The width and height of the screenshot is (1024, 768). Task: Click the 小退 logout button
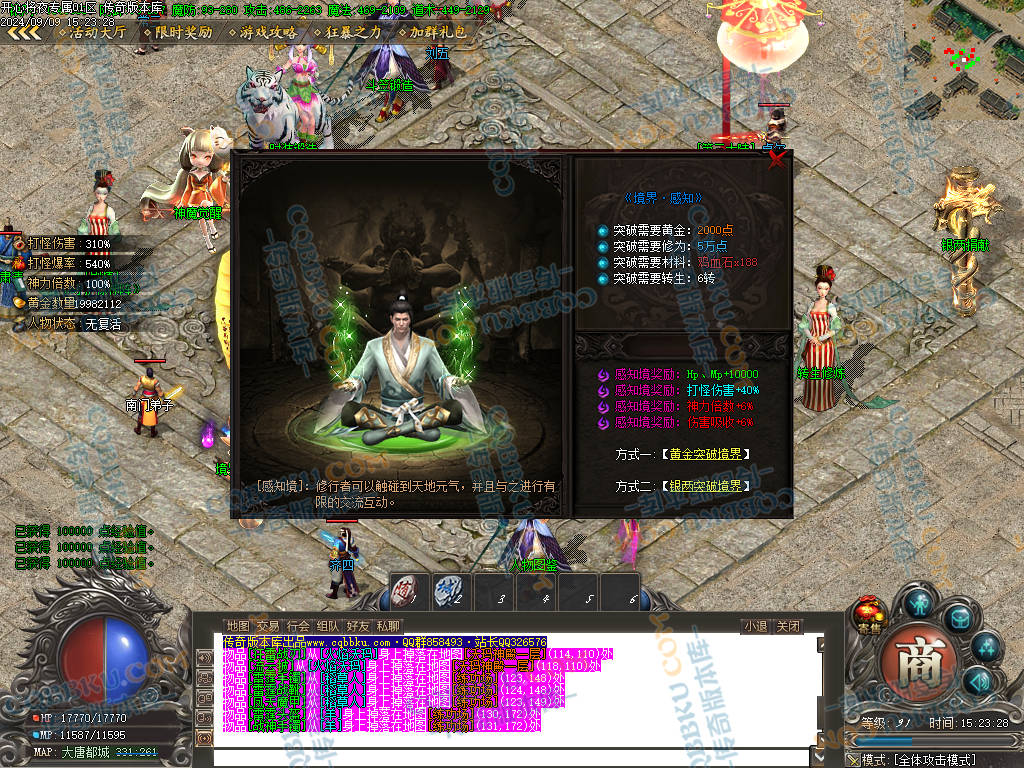coord(755,627)
